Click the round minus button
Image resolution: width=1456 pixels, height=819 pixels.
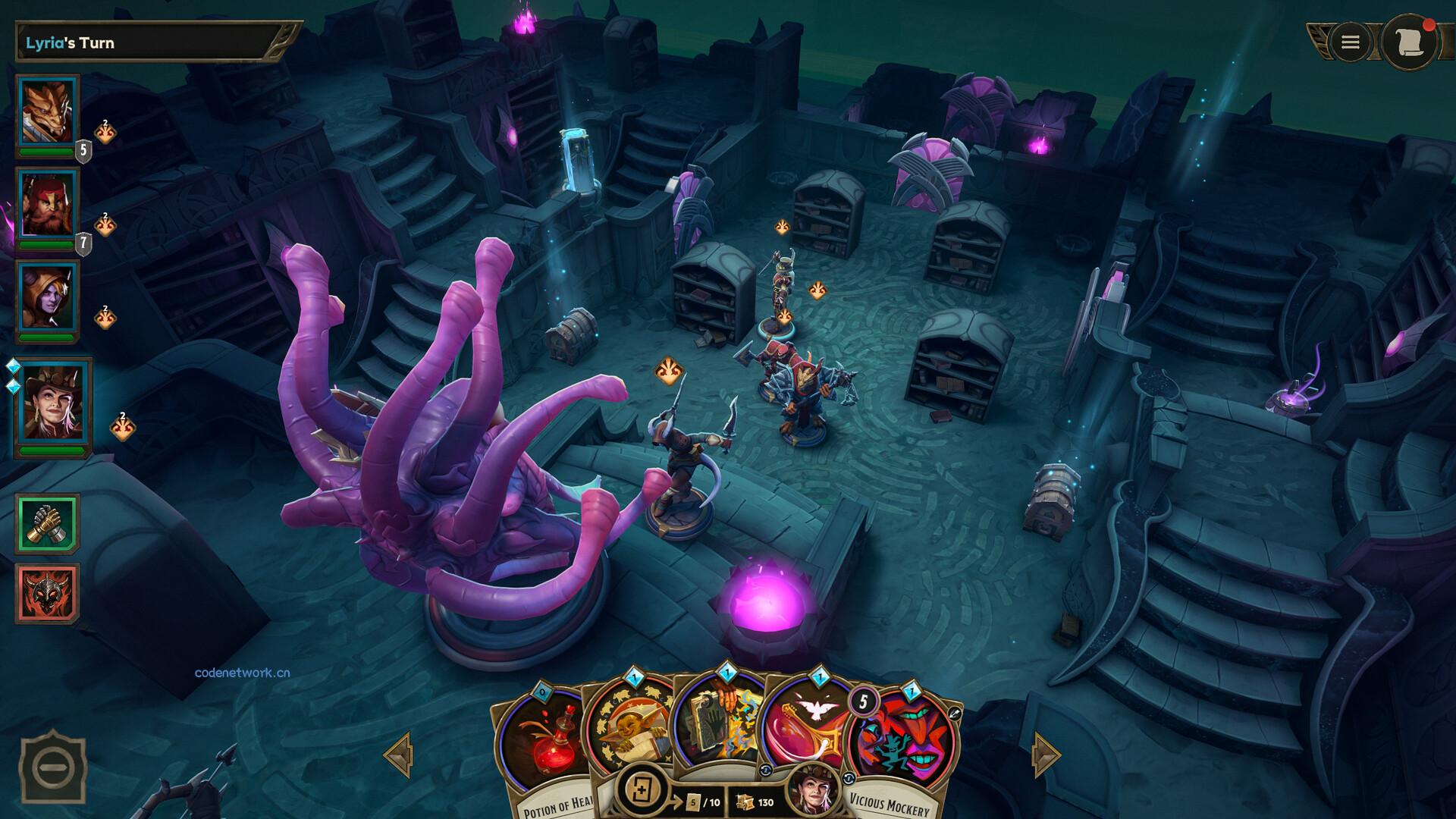(52, 768)
